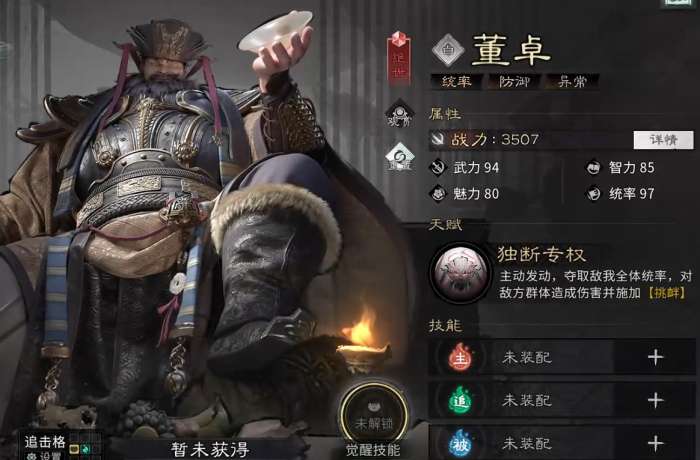Image resolution: width=700 pixels, height=460 pixels.
Task: Click the white 重置 diamond icon
Action: 400,155
